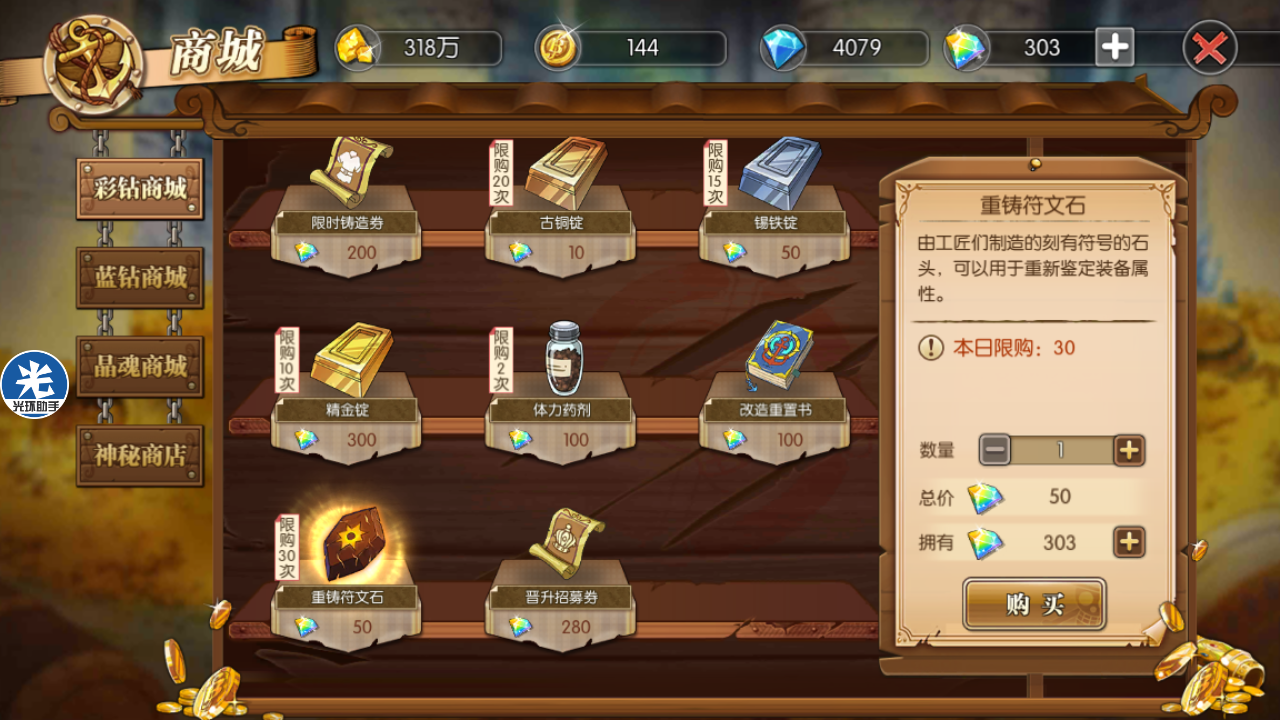Decrease purchase quantity with minus button

(x=995, y=450)
